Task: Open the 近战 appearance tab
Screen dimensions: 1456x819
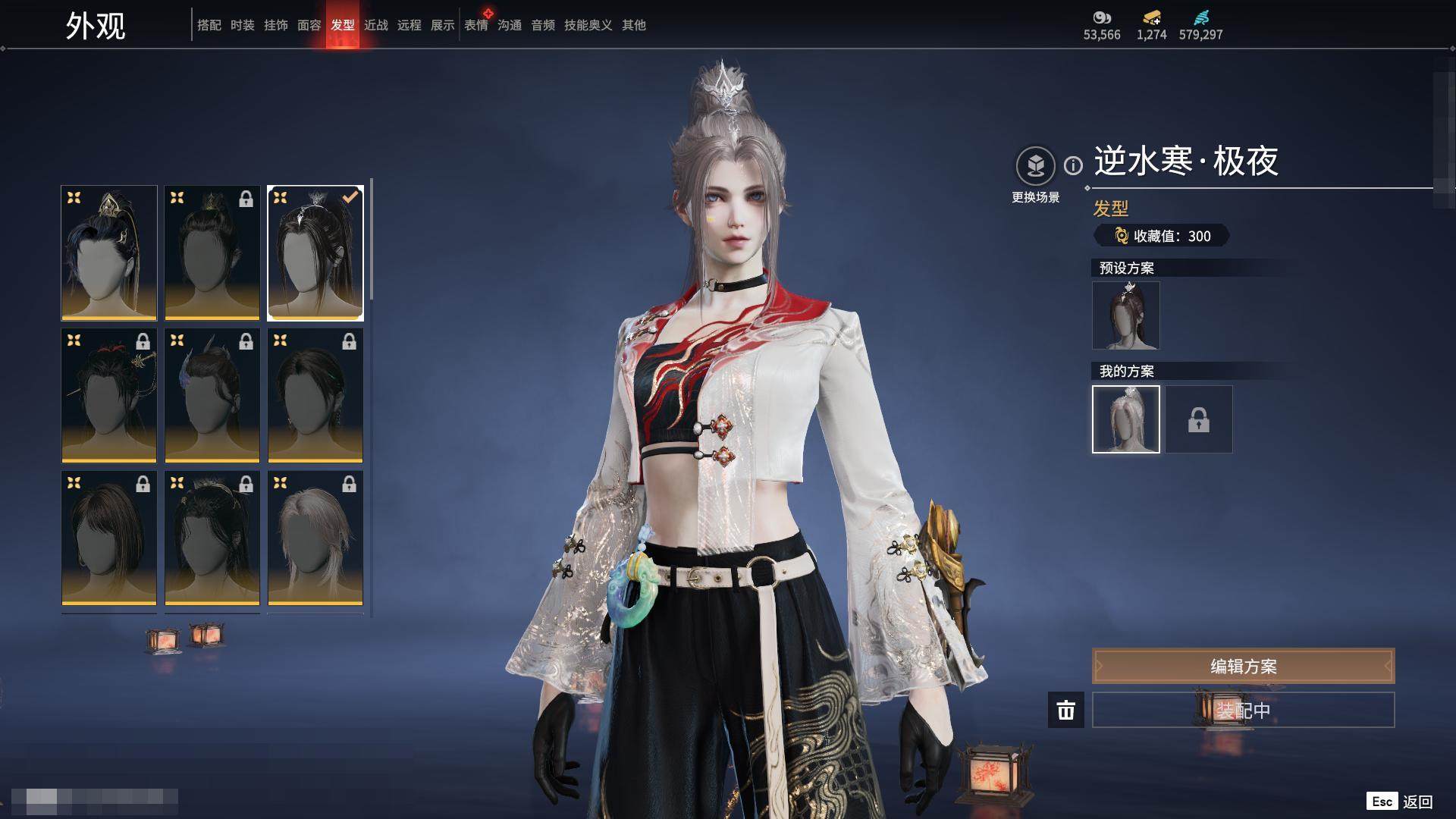Action: 375,25
